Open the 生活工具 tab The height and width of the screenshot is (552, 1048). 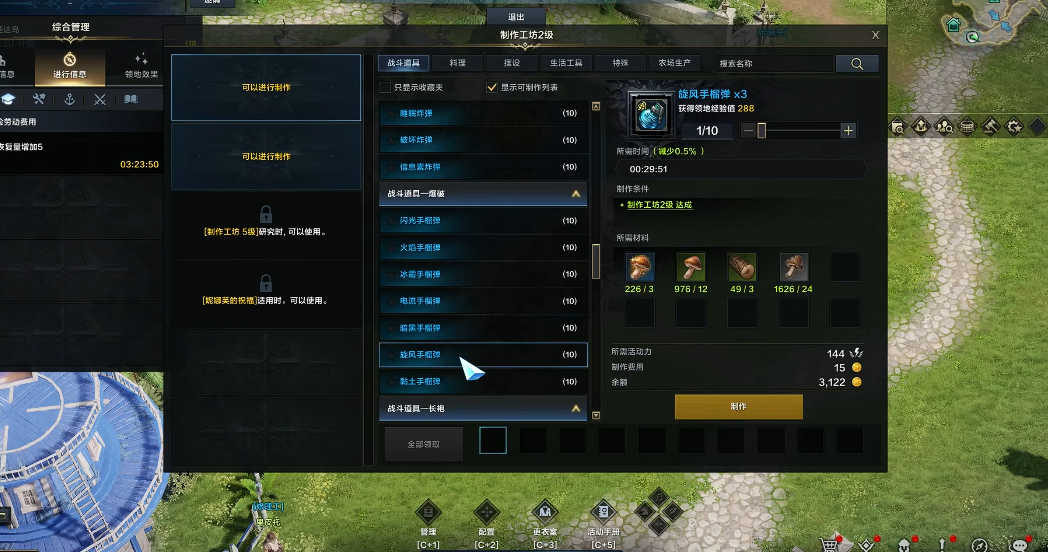click(x=566, y=63)
